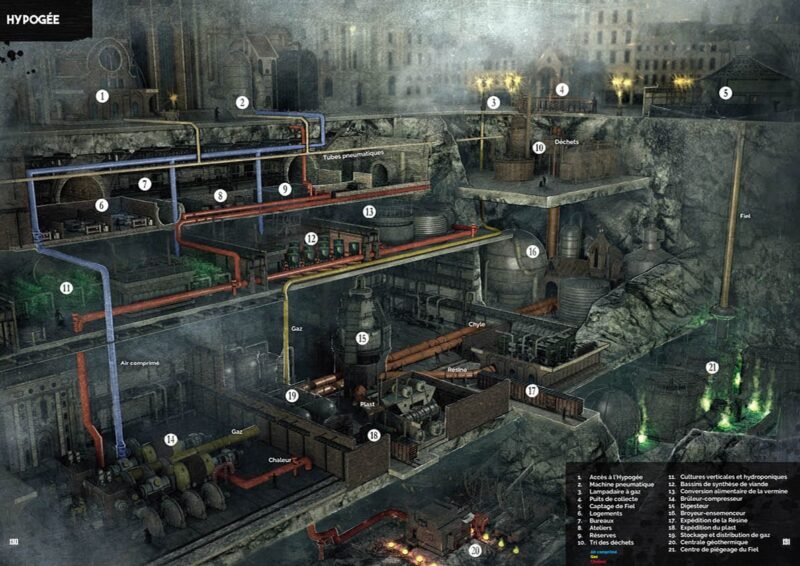Select legend entry Tri des déchets

tap(610, 543)
